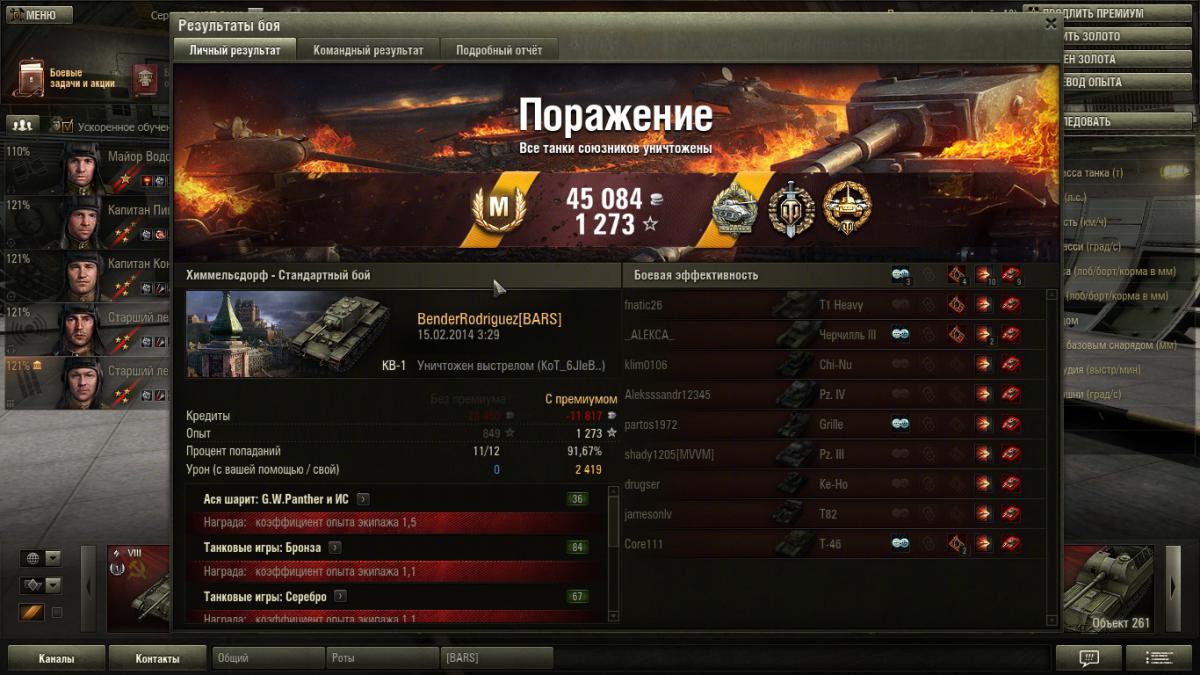Click the Каналы button
This screenshot has height=675, width=1200.
[56, 659]
